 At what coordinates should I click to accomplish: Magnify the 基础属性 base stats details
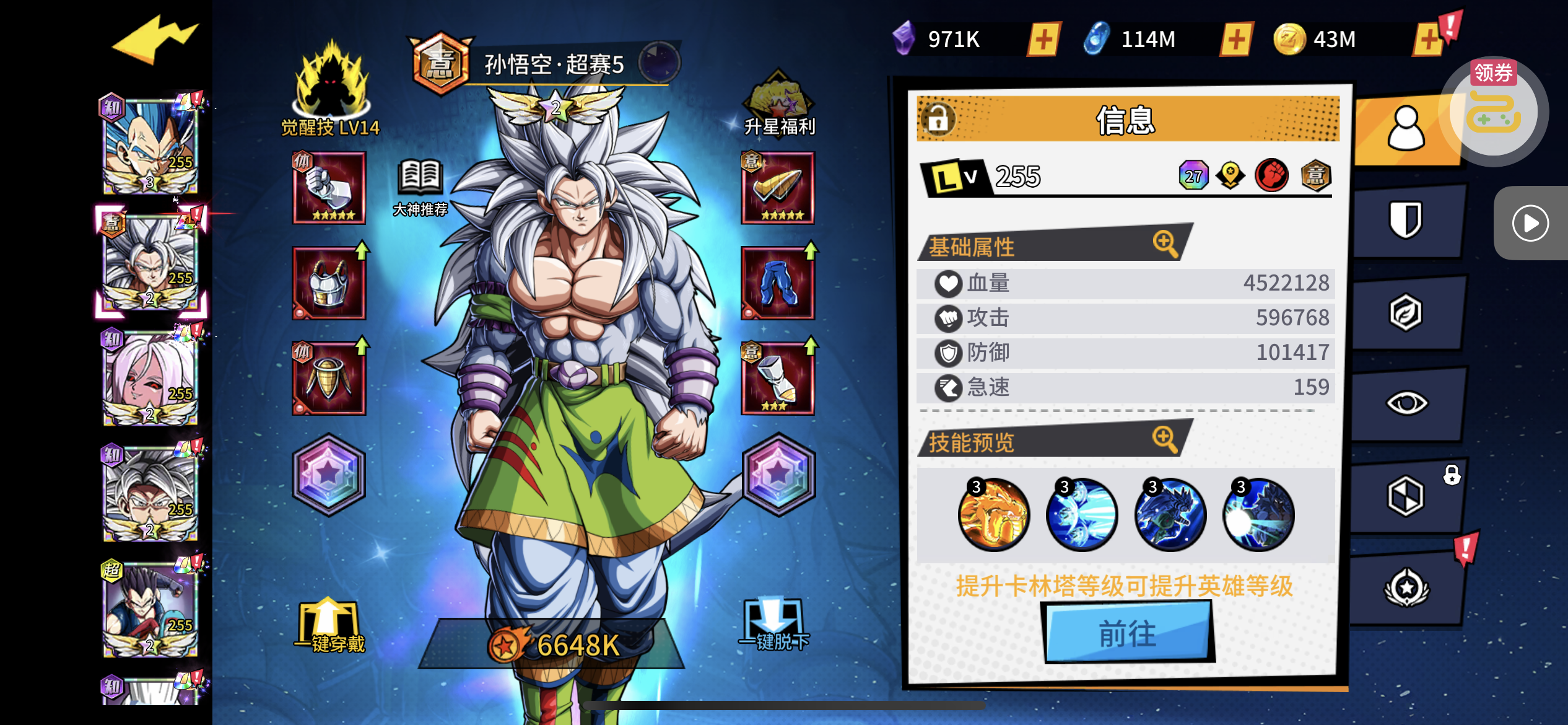pyautogui.click(x=1165, y=244)
